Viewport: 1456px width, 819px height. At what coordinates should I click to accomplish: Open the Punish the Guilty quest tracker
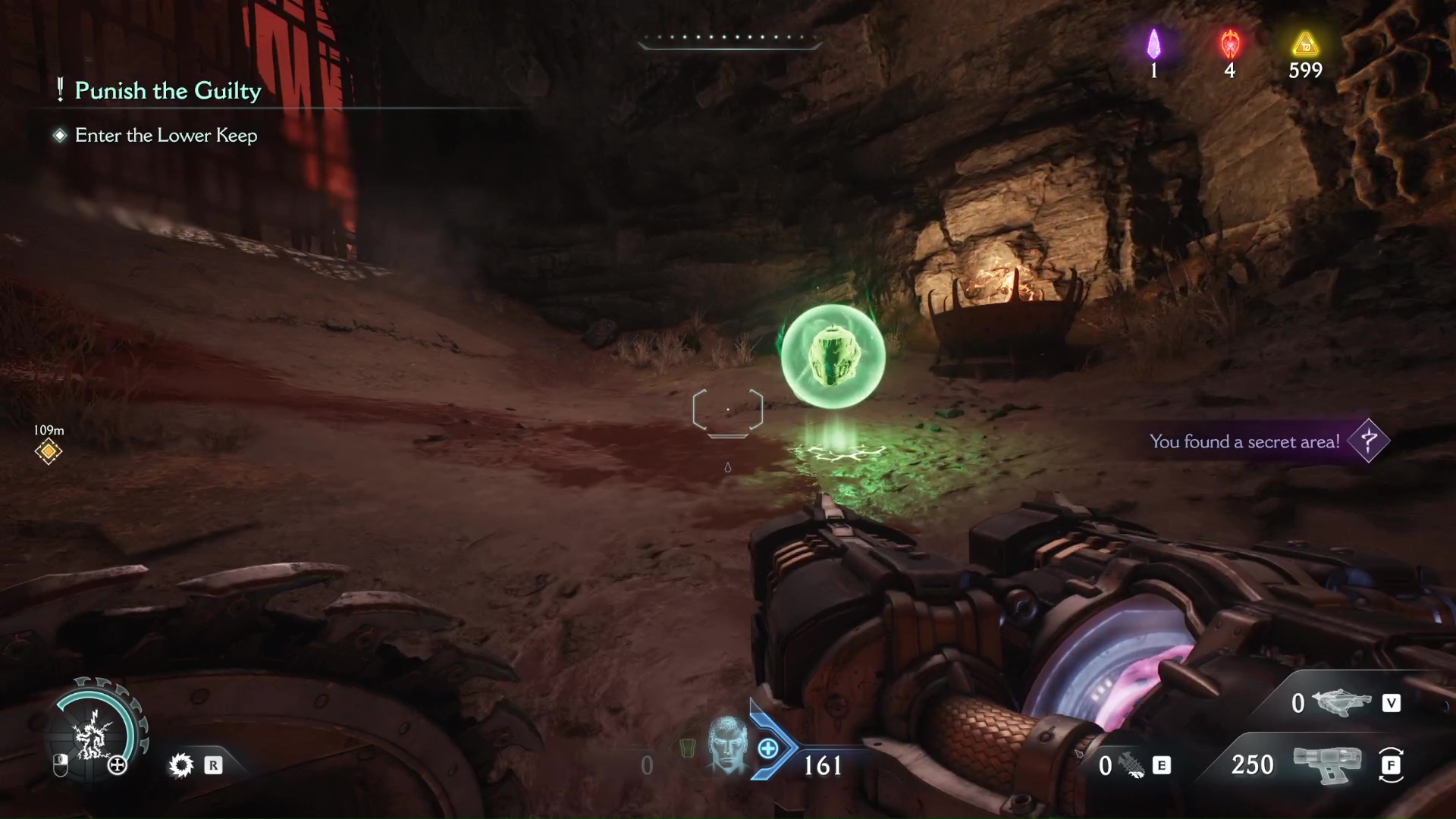(x=168, y=91)
